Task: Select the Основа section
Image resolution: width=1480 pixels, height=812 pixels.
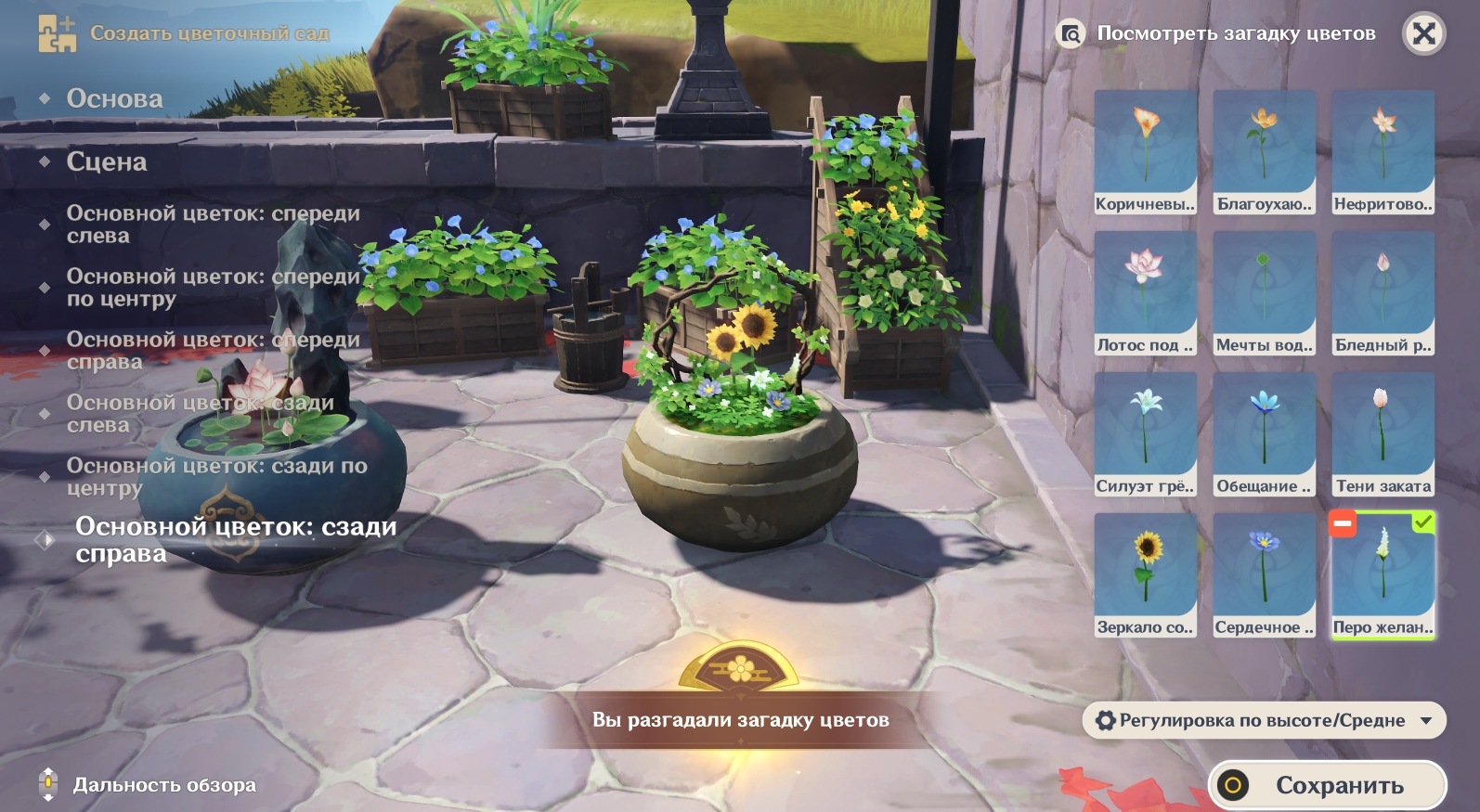Action: (x=114, y=98)
